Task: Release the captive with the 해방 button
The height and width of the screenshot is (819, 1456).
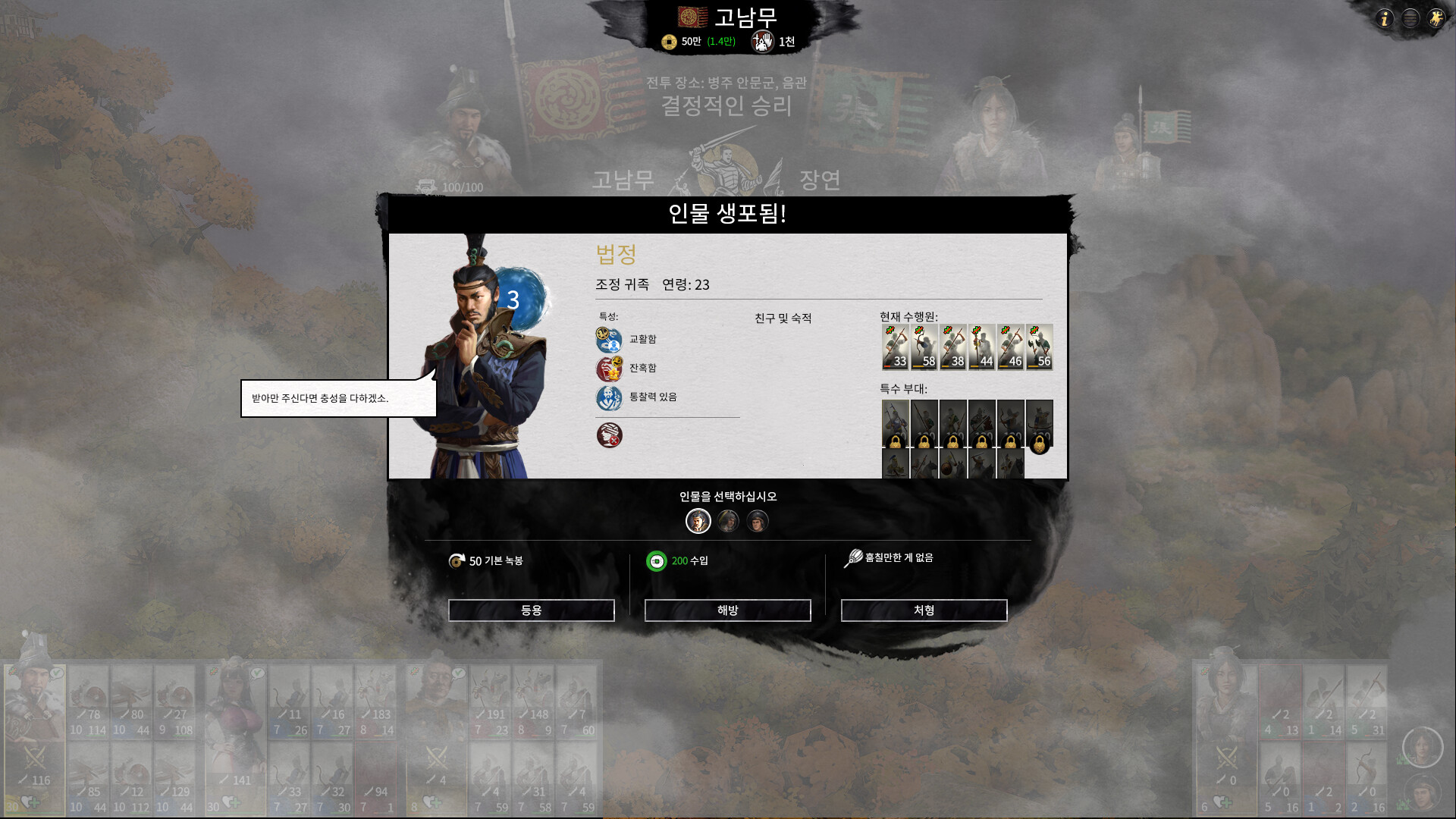Action: click(727, 610)
